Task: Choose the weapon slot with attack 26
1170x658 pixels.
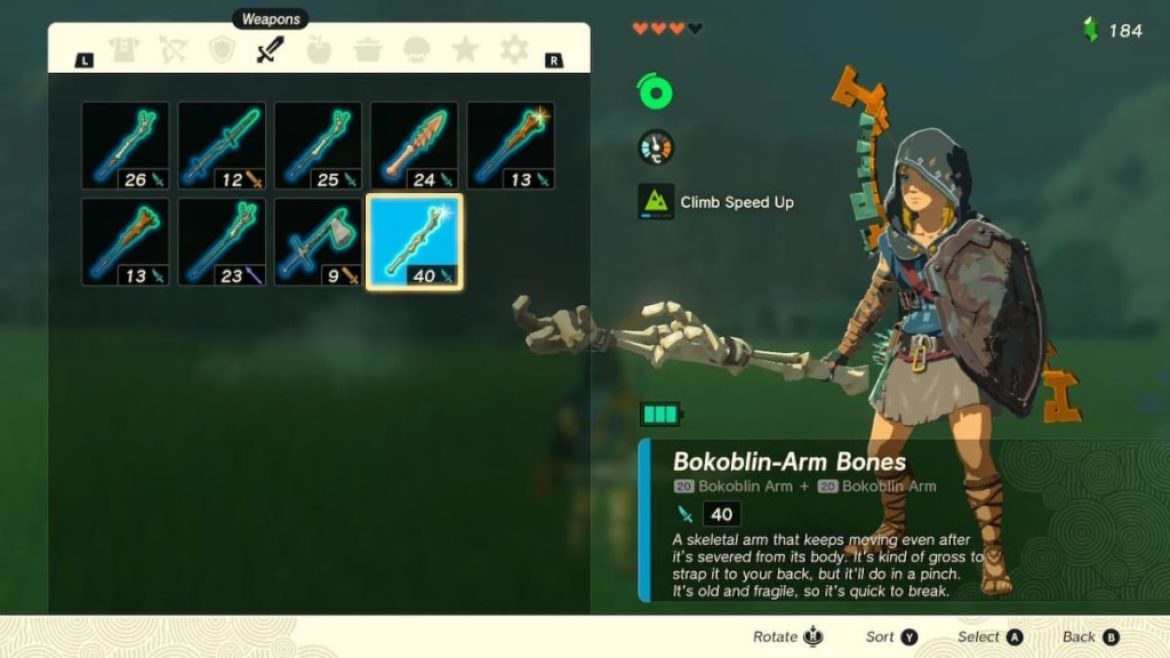Action: point(125,145)
